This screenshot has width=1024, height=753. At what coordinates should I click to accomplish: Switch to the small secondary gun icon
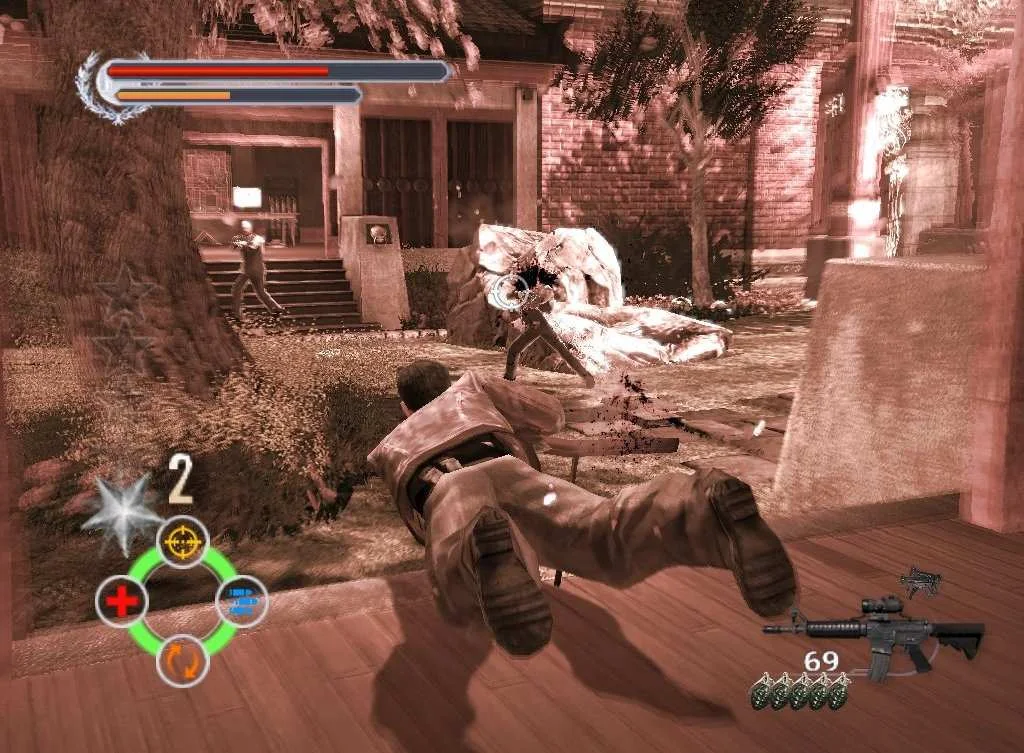point(920,581)
